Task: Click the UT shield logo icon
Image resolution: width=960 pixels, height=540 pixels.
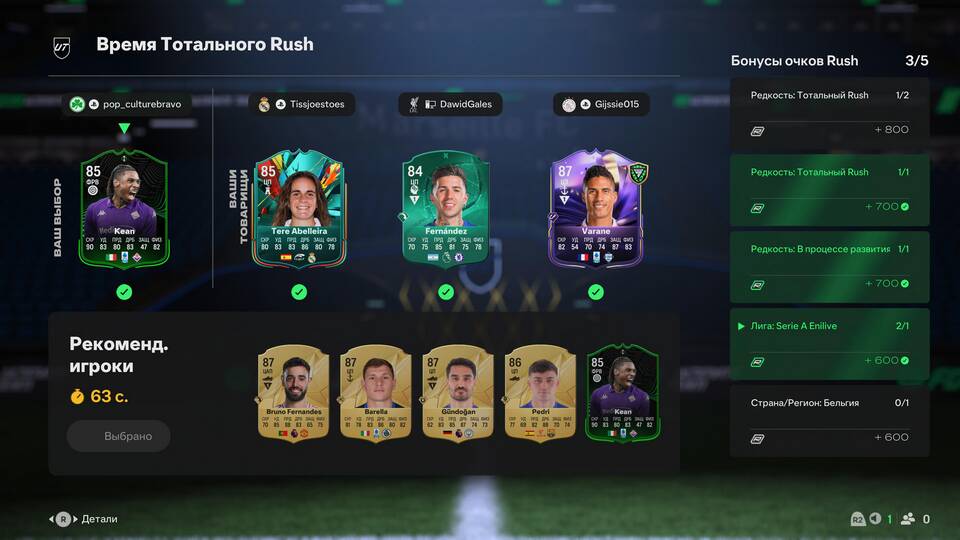Action: [x=62, y=46]
